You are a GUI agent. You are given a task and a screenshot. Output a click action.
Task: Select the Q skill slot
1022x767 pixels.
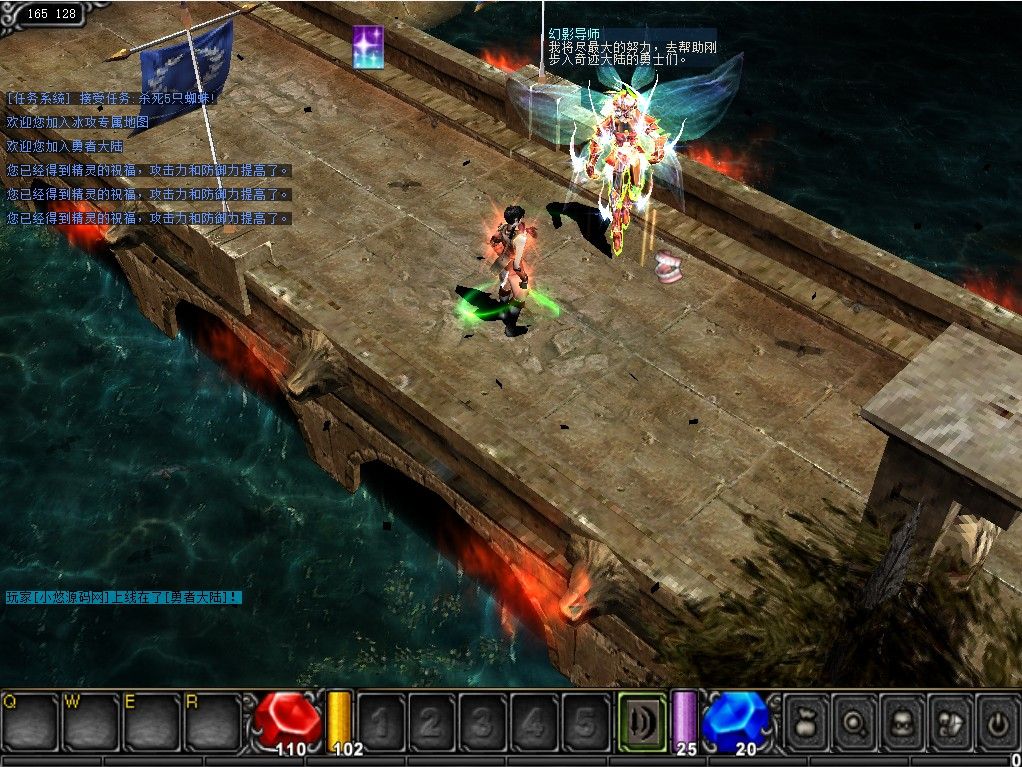pos(30,722)
